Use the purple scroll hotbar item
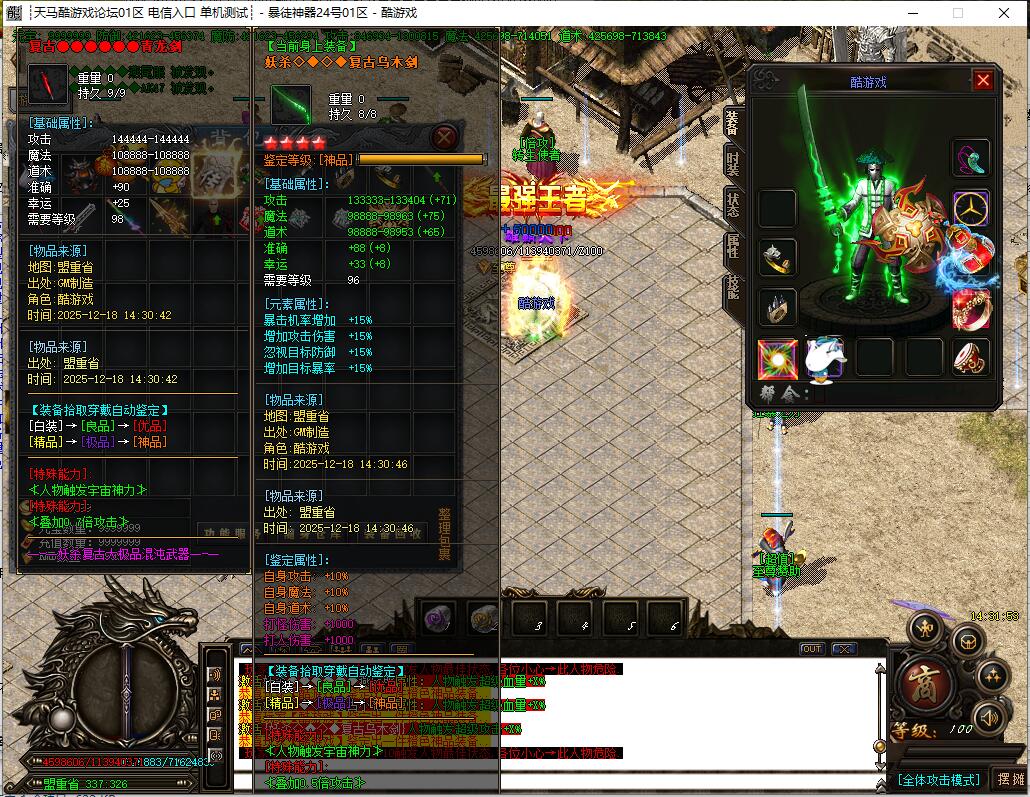 [438, 618]
